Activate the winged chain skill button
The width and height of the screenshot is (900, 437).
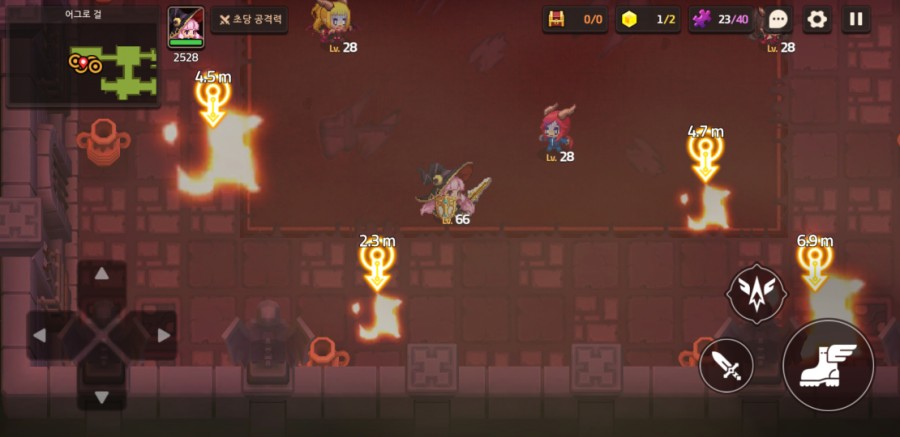click(x=756, y=293)
